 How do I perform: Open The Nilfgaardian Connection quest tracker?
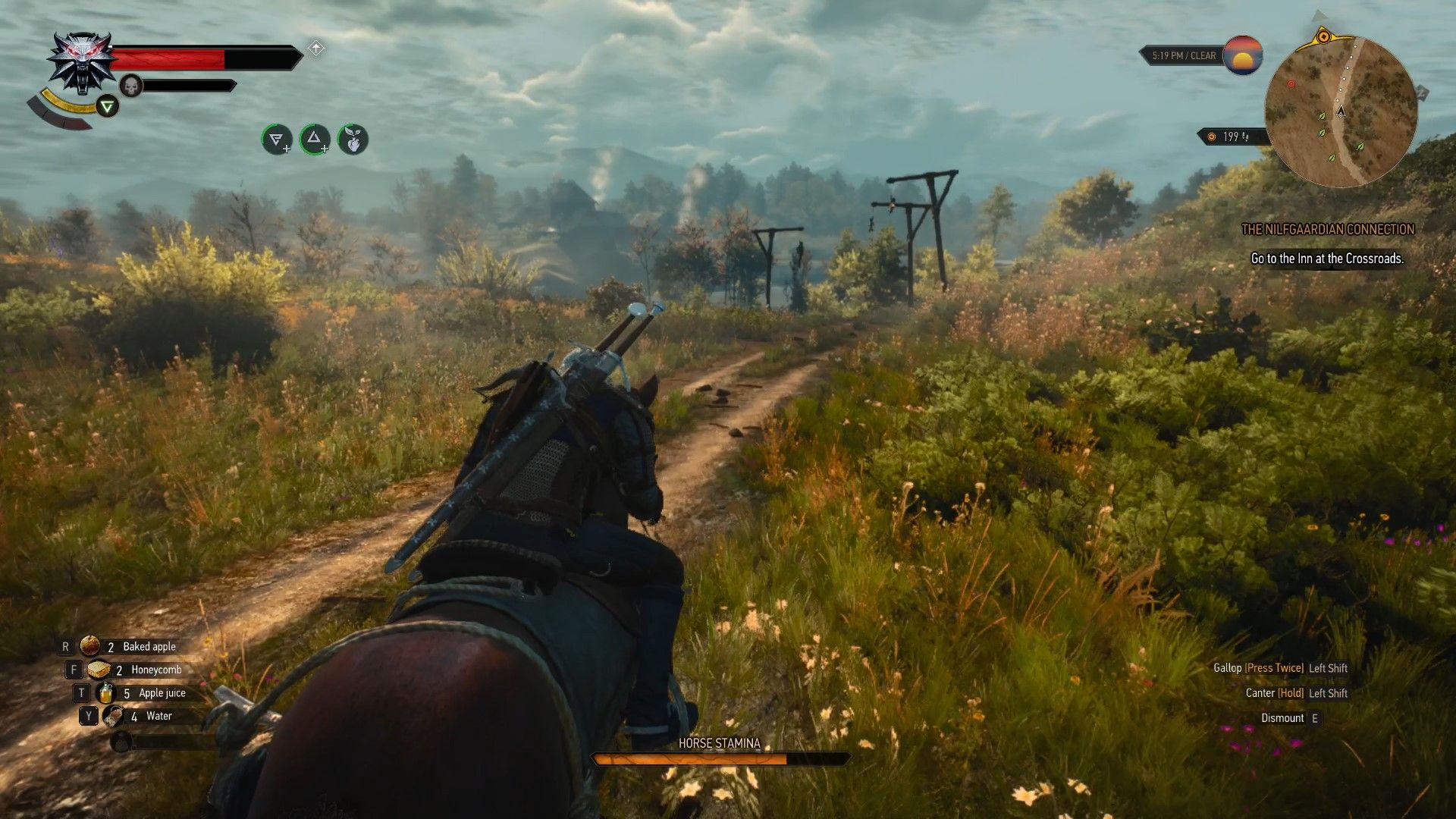1327,229
